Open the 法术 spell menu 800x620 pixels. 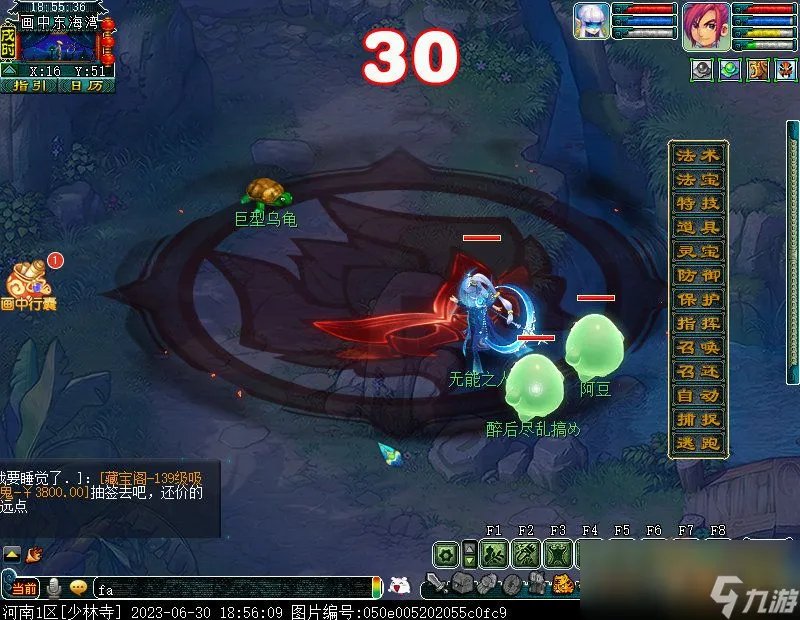[698, 156]
